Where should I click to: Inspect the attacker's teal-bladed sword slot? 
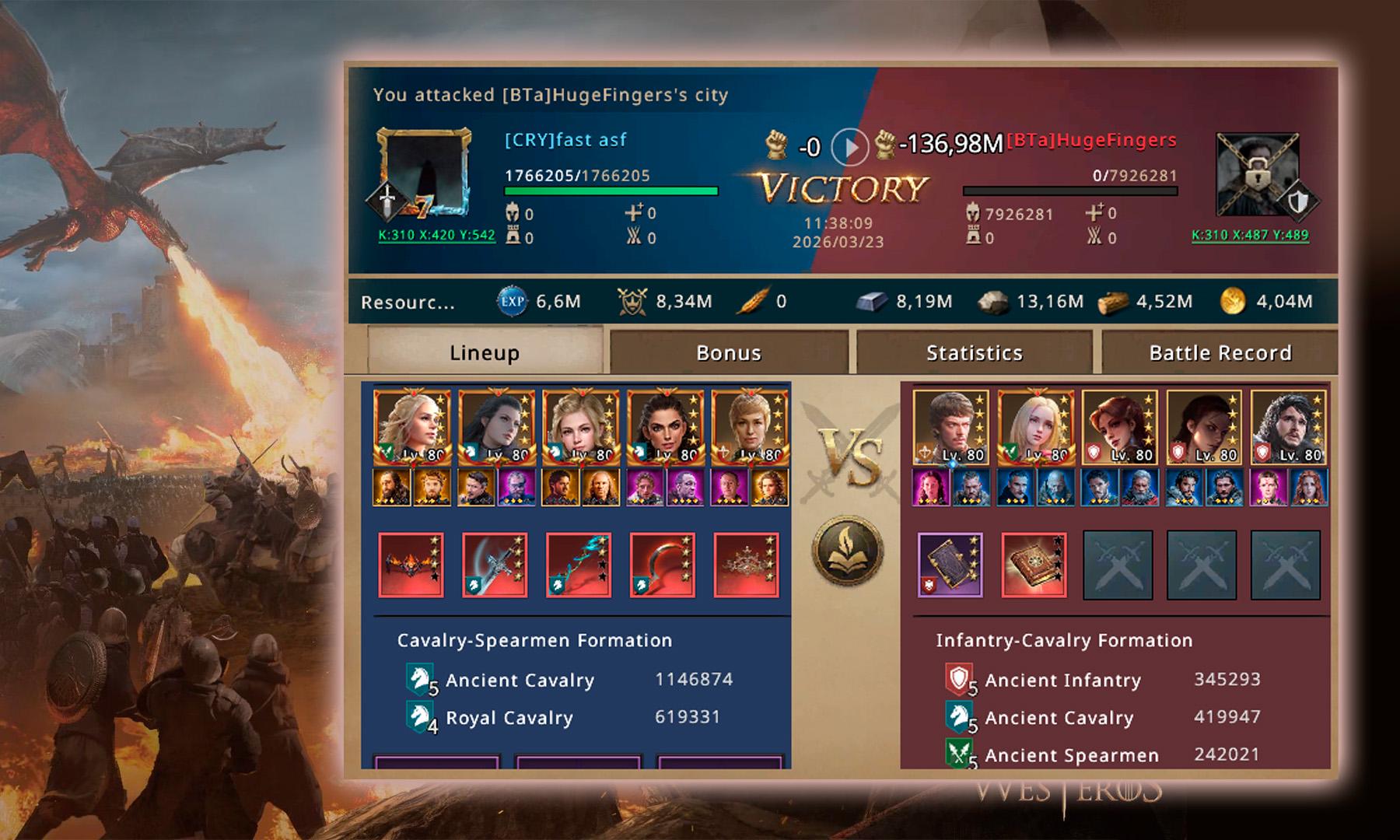579,565
